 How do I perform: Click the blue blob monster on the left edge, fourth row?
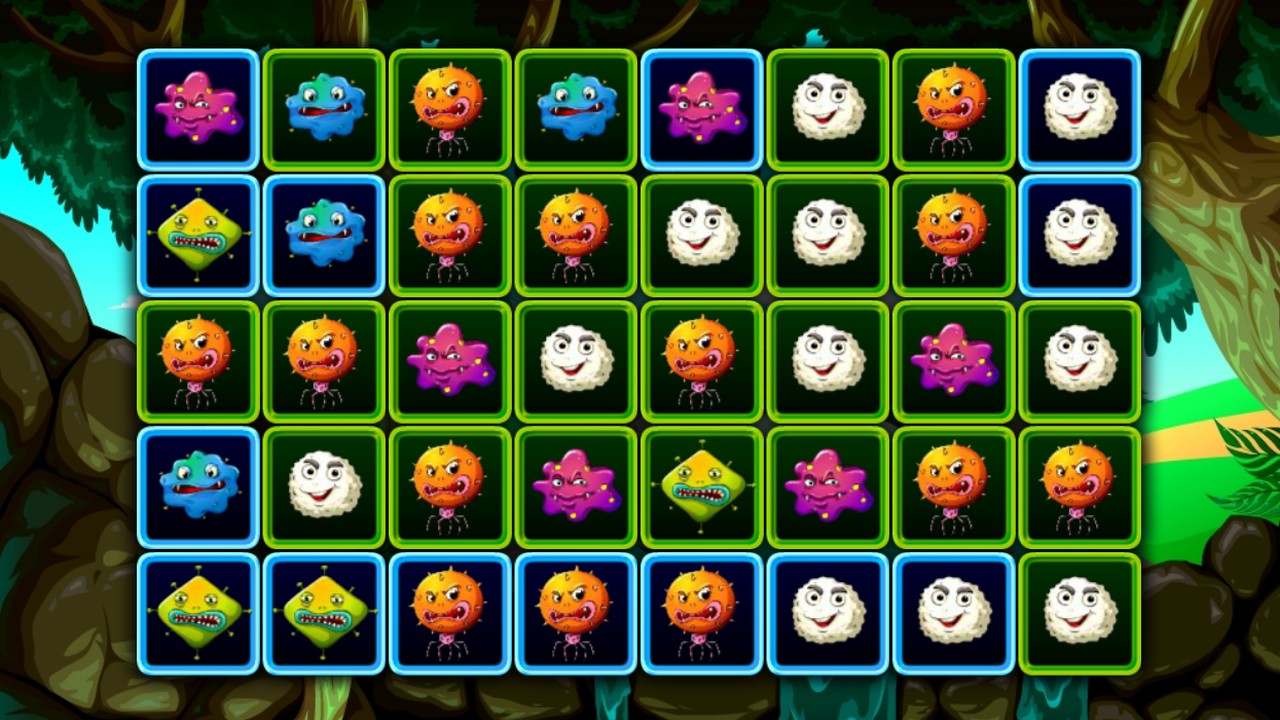point(197,487)
